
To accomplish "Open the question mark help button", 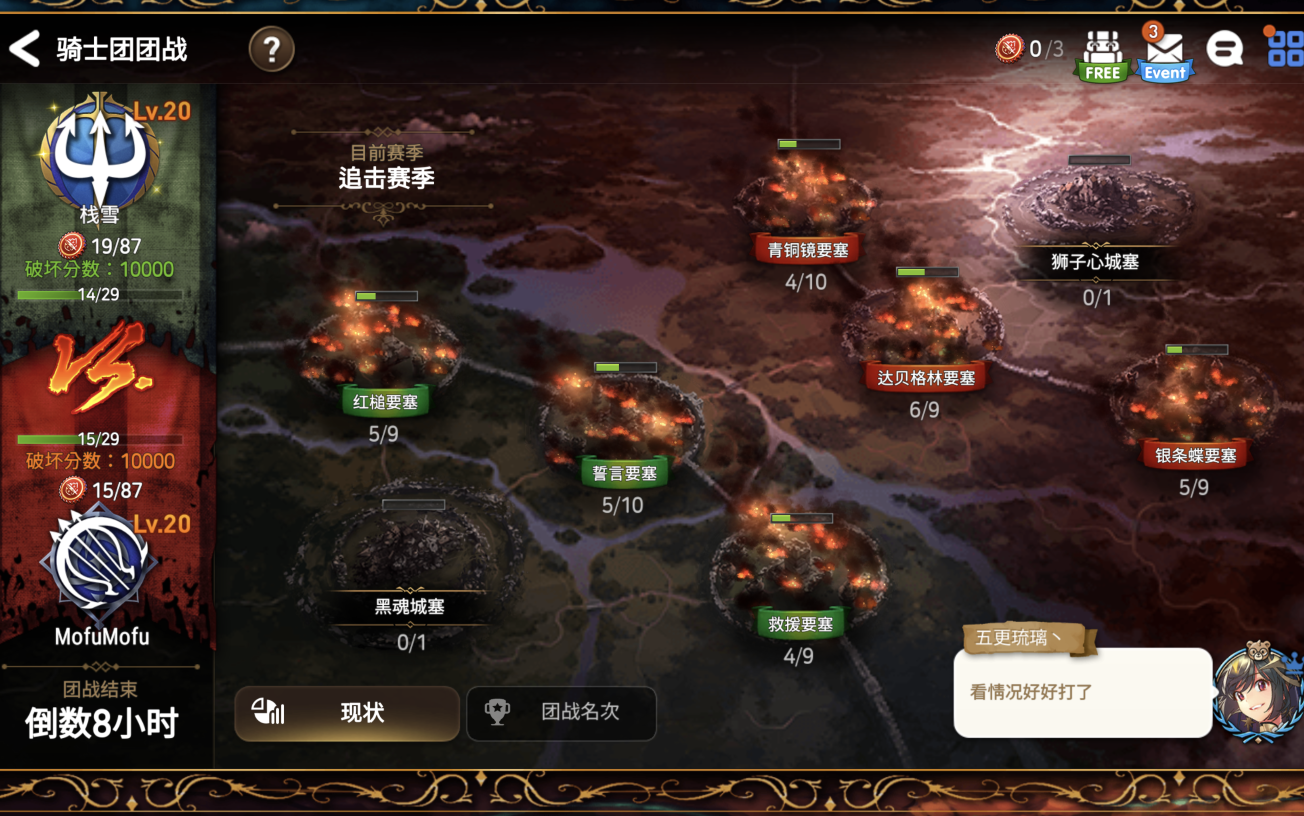I will [271, 49].
